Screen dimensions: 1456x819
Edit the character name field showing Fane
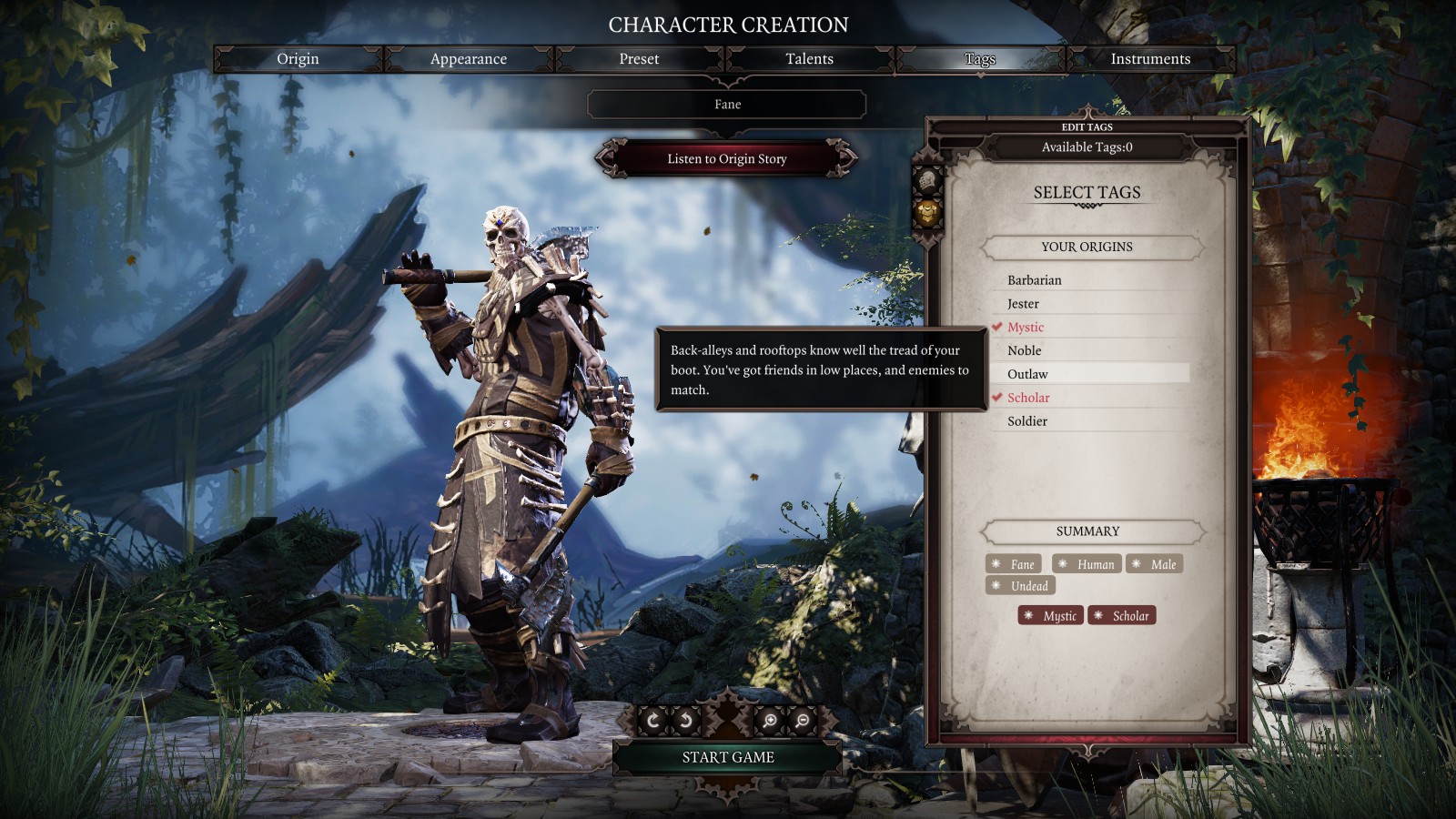click(x=727, y=105)
